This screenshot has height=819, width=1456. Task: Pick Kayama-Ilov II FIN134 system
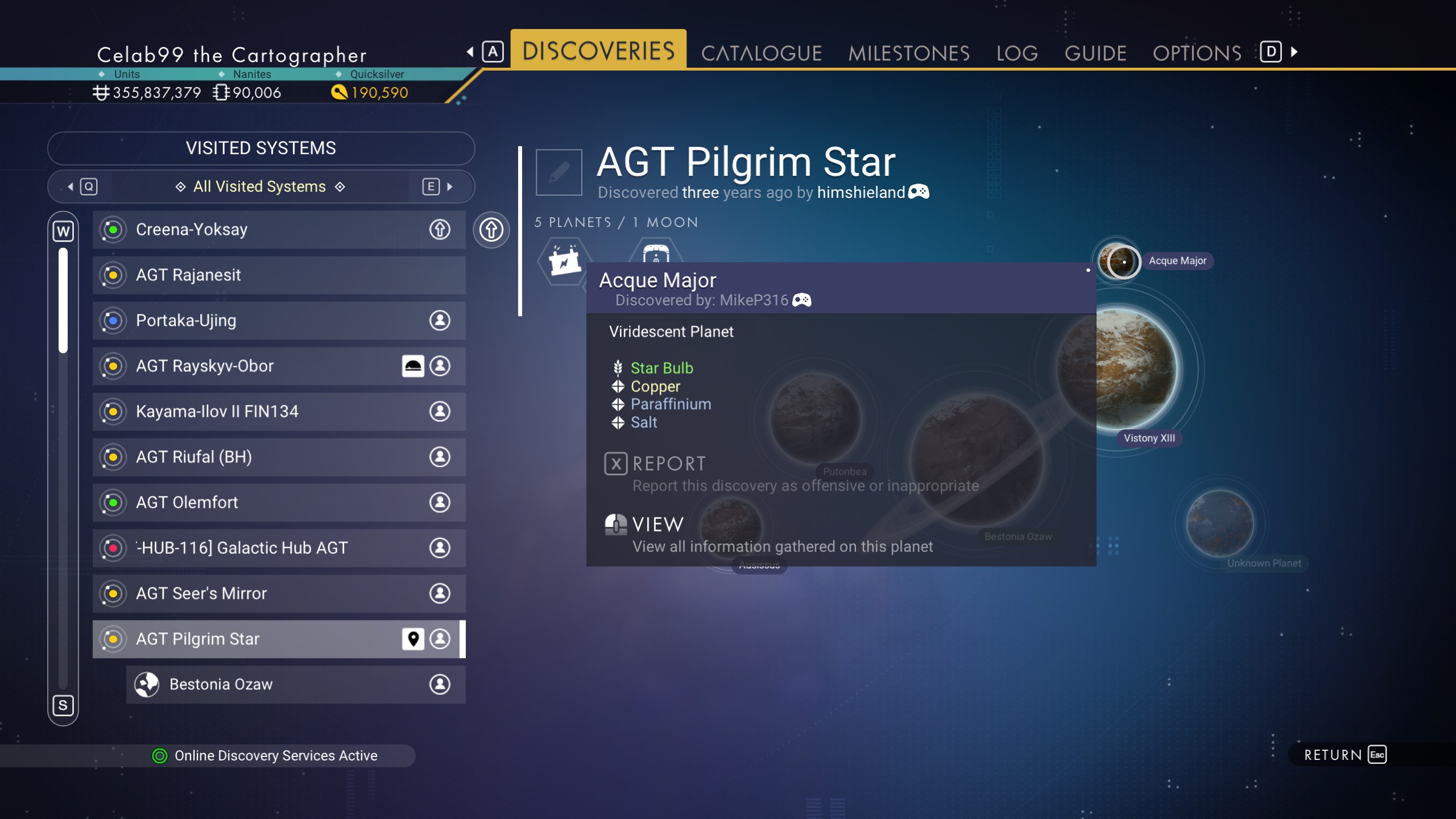(279, 412)
